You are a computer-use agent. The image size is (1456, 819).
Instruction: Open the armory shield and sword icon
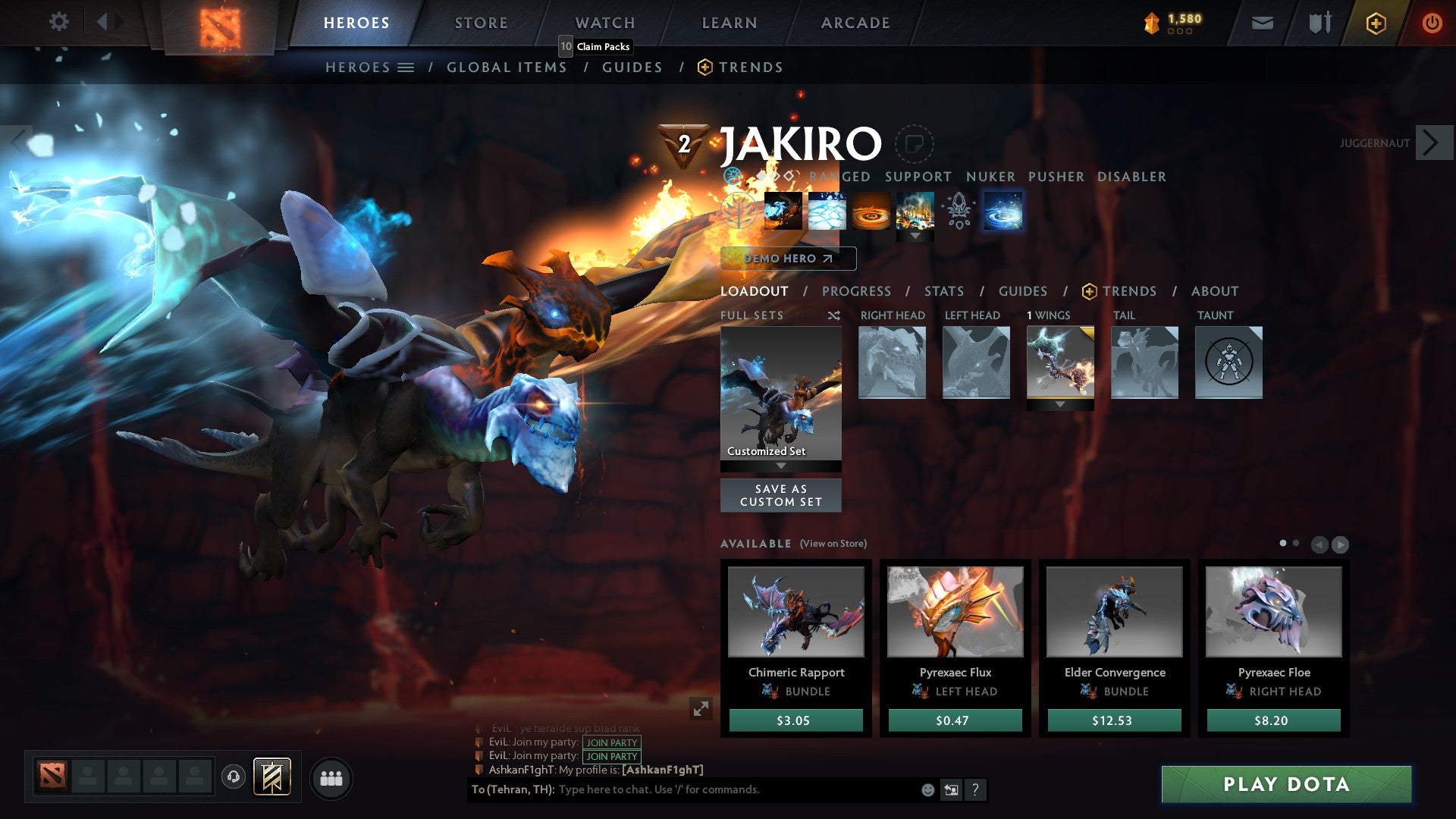pos(1319,23)
